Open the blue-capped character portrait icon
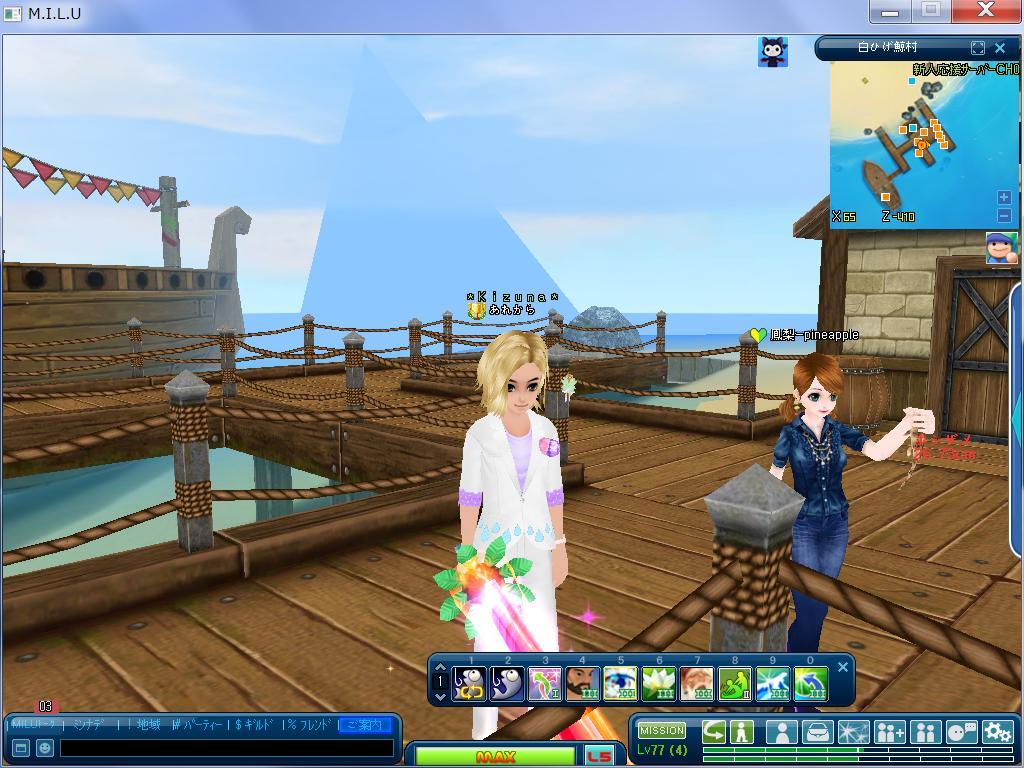The image size is (1024, 768). point(1001,247)
